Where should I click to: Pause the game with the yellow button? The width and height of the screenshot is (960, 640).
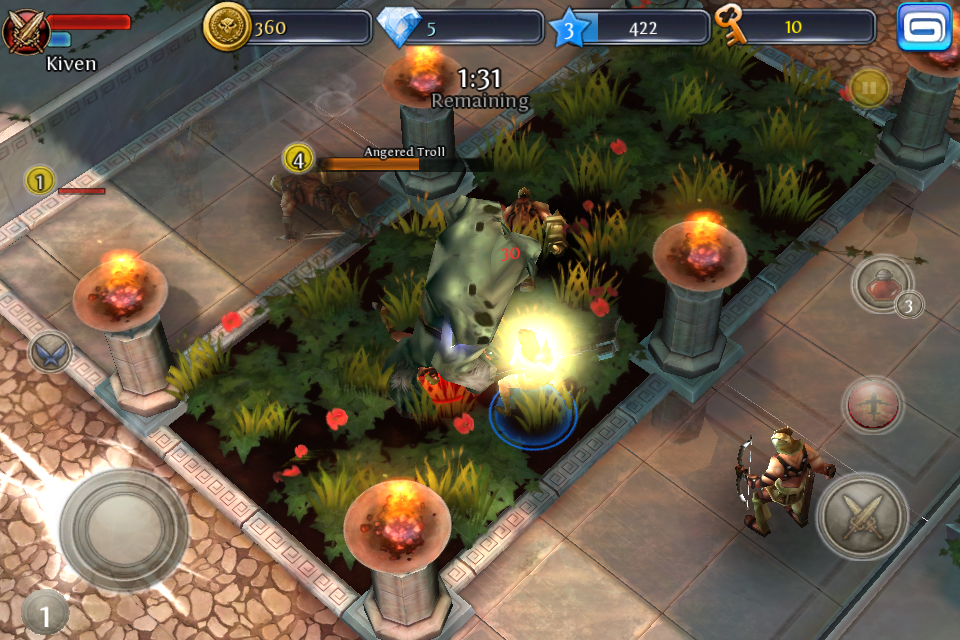click(x=869, y=88)
